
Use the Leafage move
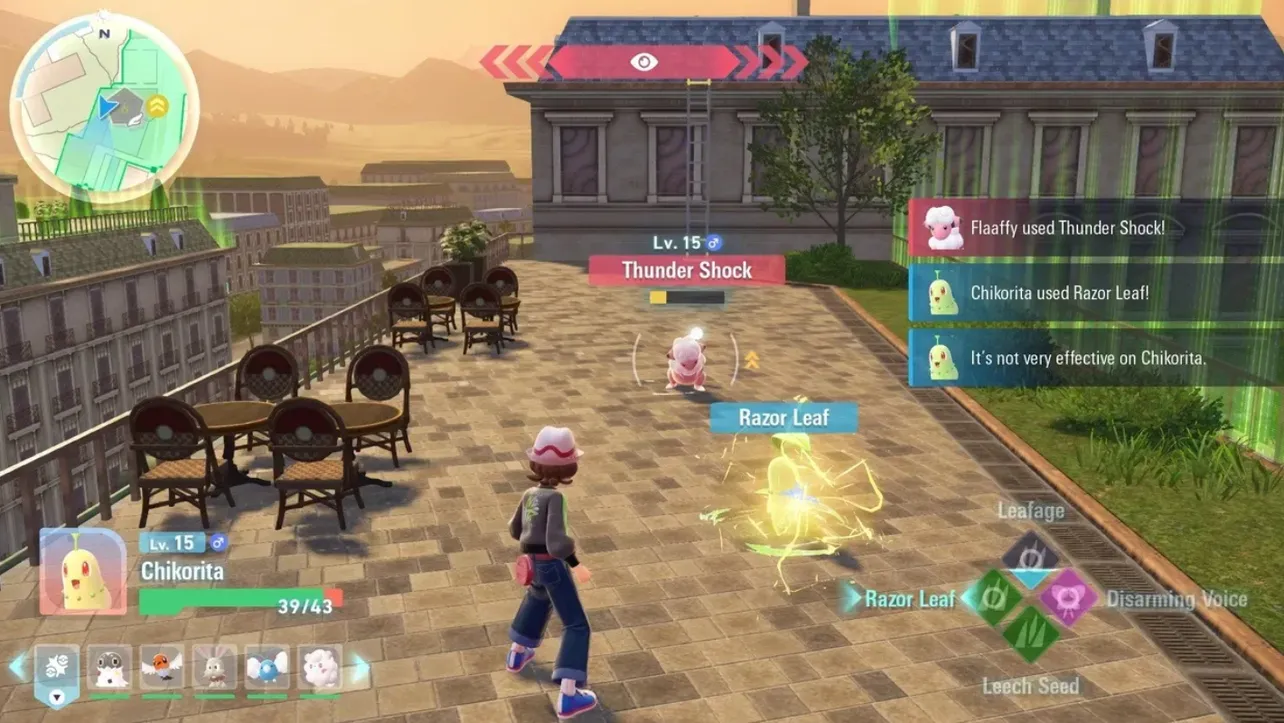tap(1030, 555)
